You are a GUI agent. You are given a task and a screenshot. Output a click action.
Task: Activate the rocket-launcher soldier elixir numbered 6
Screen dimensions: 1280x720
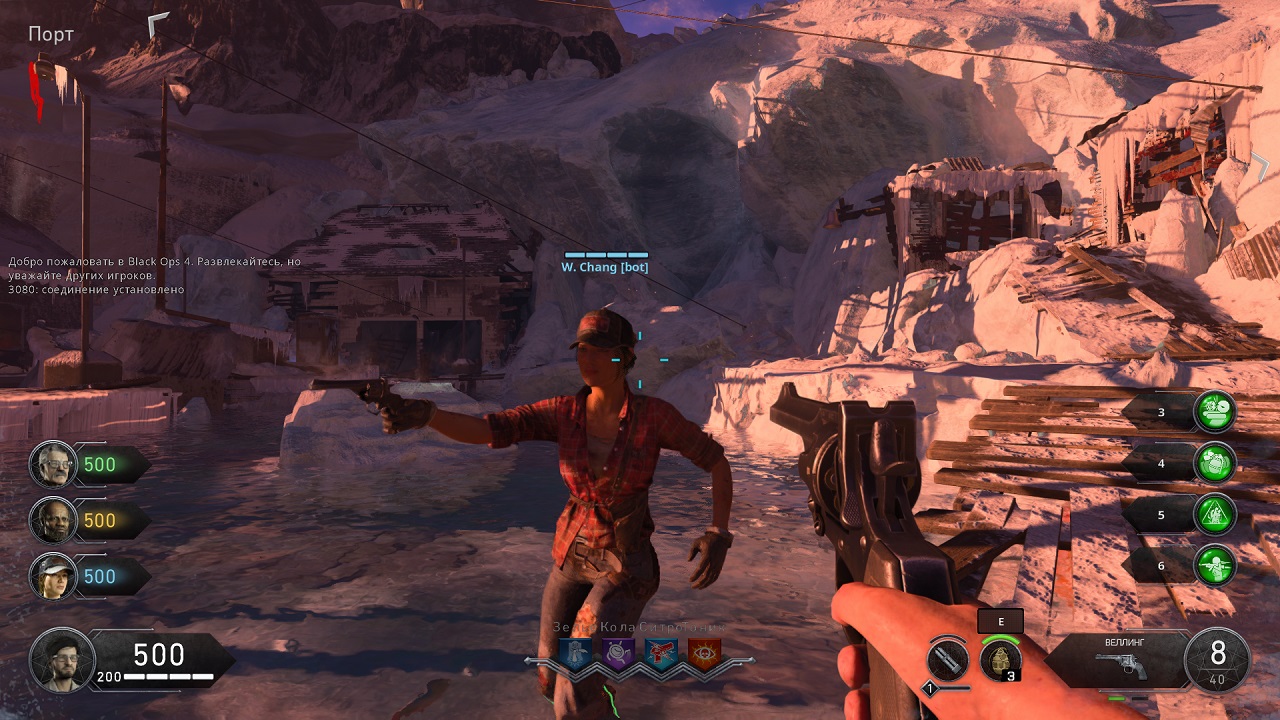(x=1215, y=565)
